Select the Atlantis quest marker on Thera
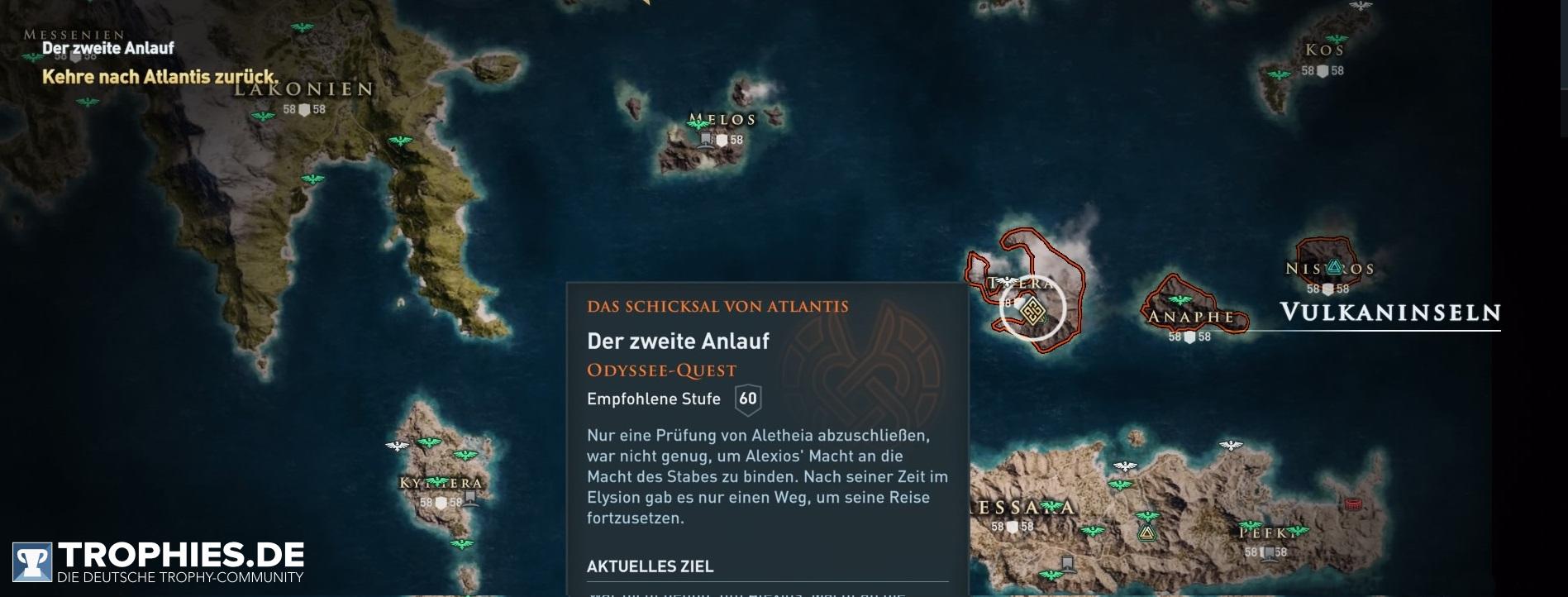This screenshot has height=597, width=1568. coord(1032,311)
